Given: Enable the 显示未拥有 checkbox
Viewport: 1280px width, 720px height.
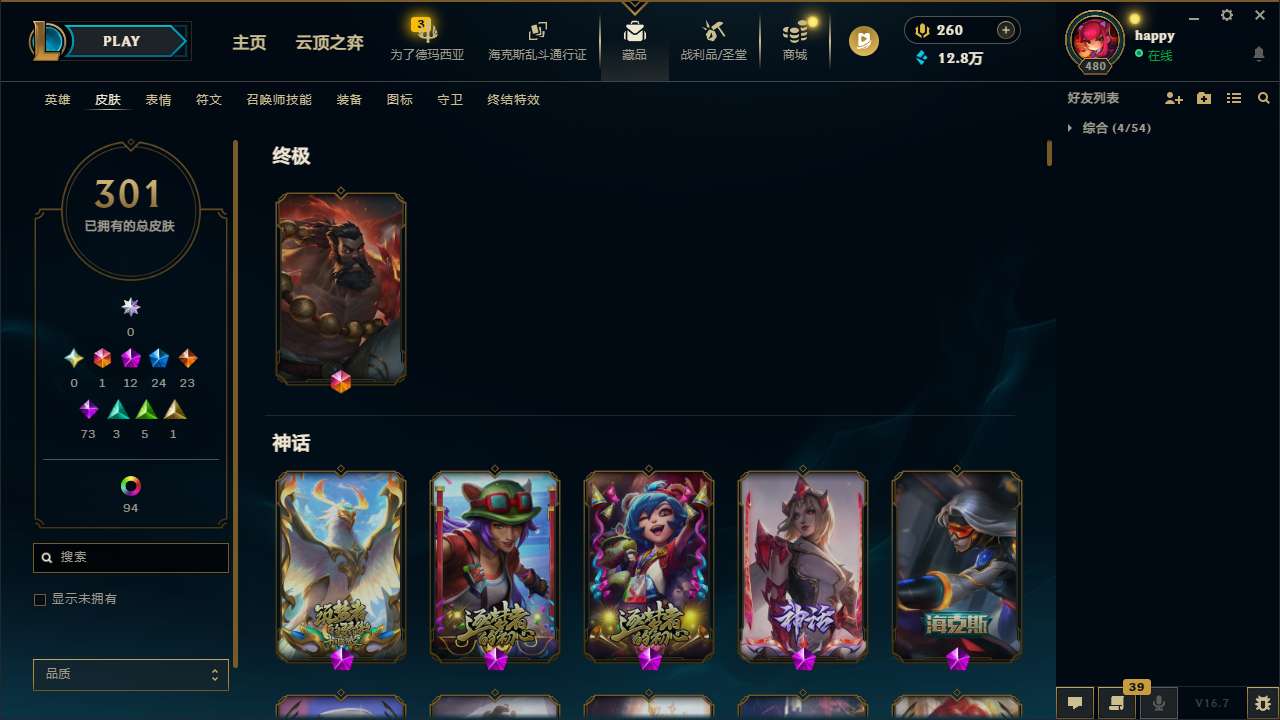Looking at the screenshot, I should click(x=40, y=599).
